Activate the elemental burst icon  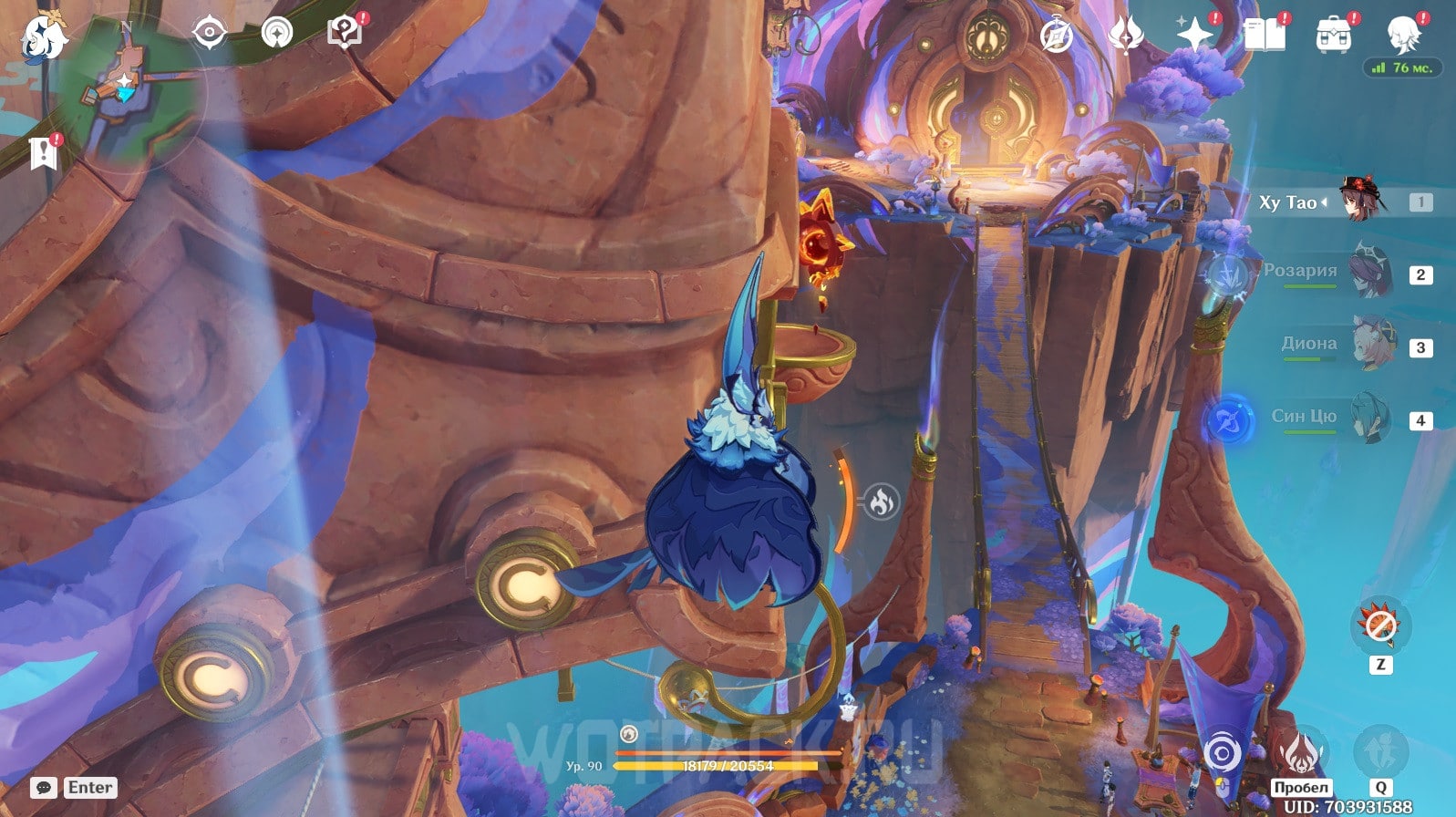(1380, 751)
